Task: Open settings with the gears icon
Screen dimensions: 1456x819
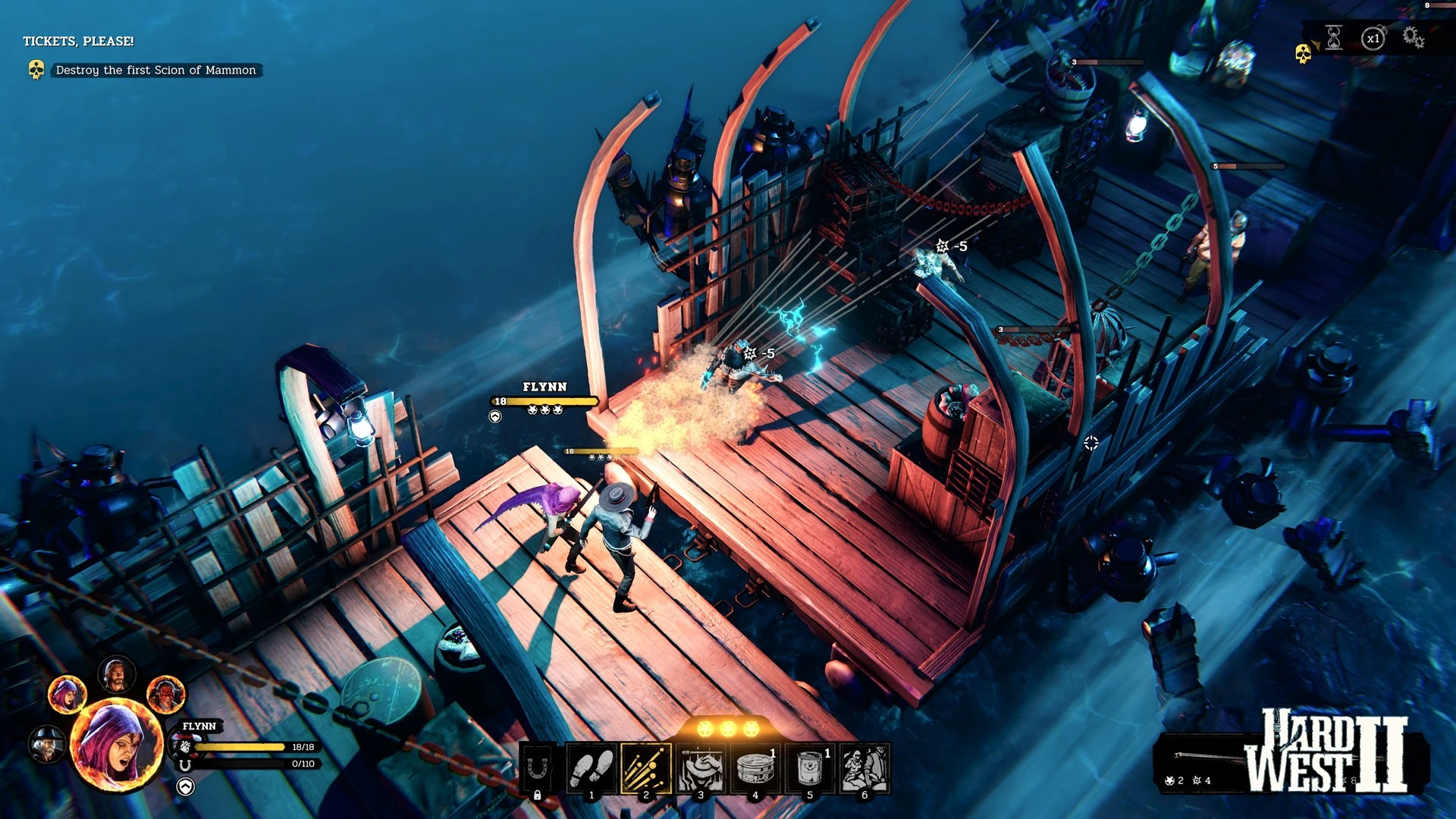Action: pyautogui.click(x=1413, y=37)
